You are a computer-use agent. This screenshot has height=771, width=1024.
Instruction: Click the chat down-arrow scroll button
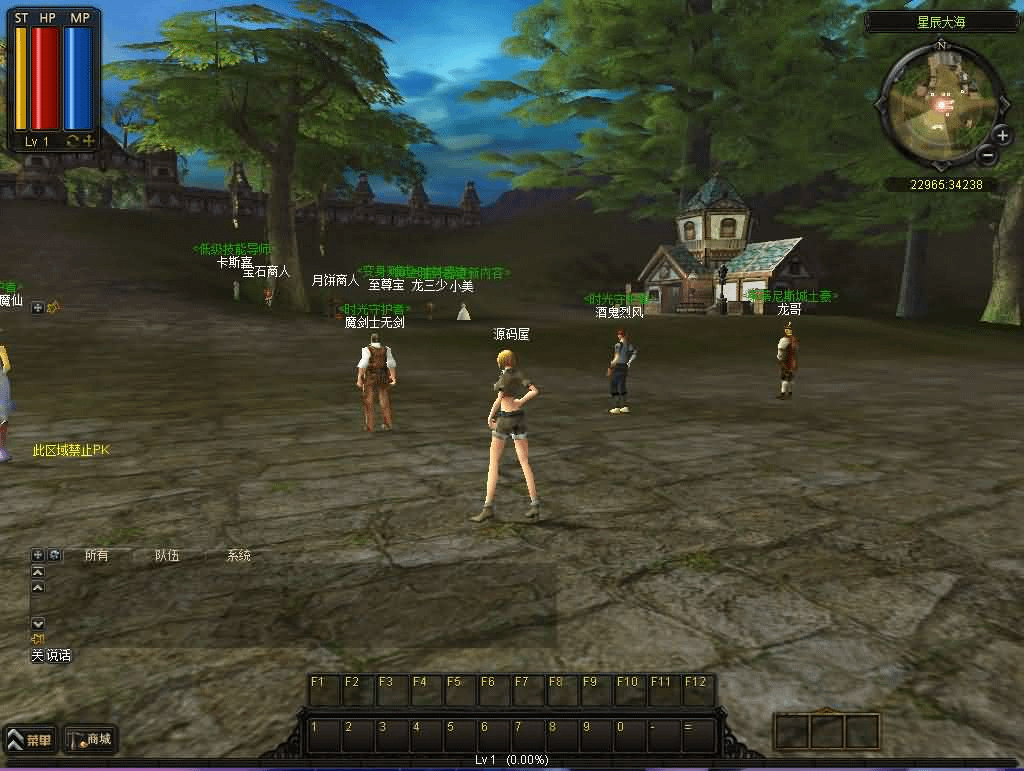(38, 623)
